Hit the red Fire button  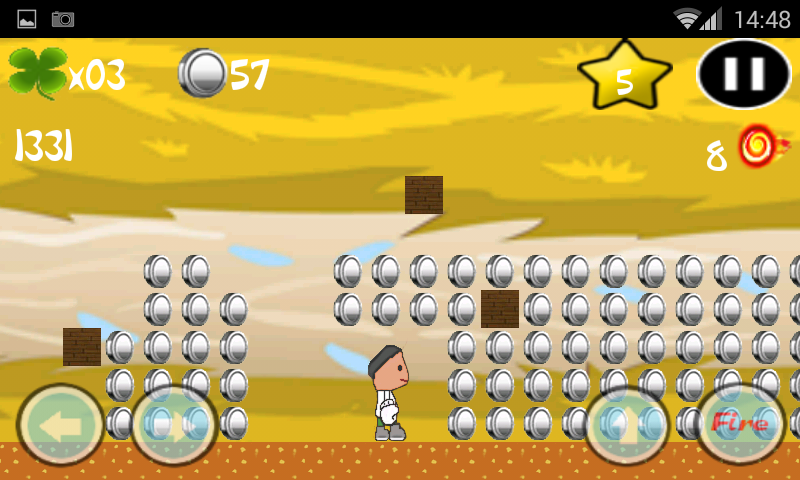(739, 424)
